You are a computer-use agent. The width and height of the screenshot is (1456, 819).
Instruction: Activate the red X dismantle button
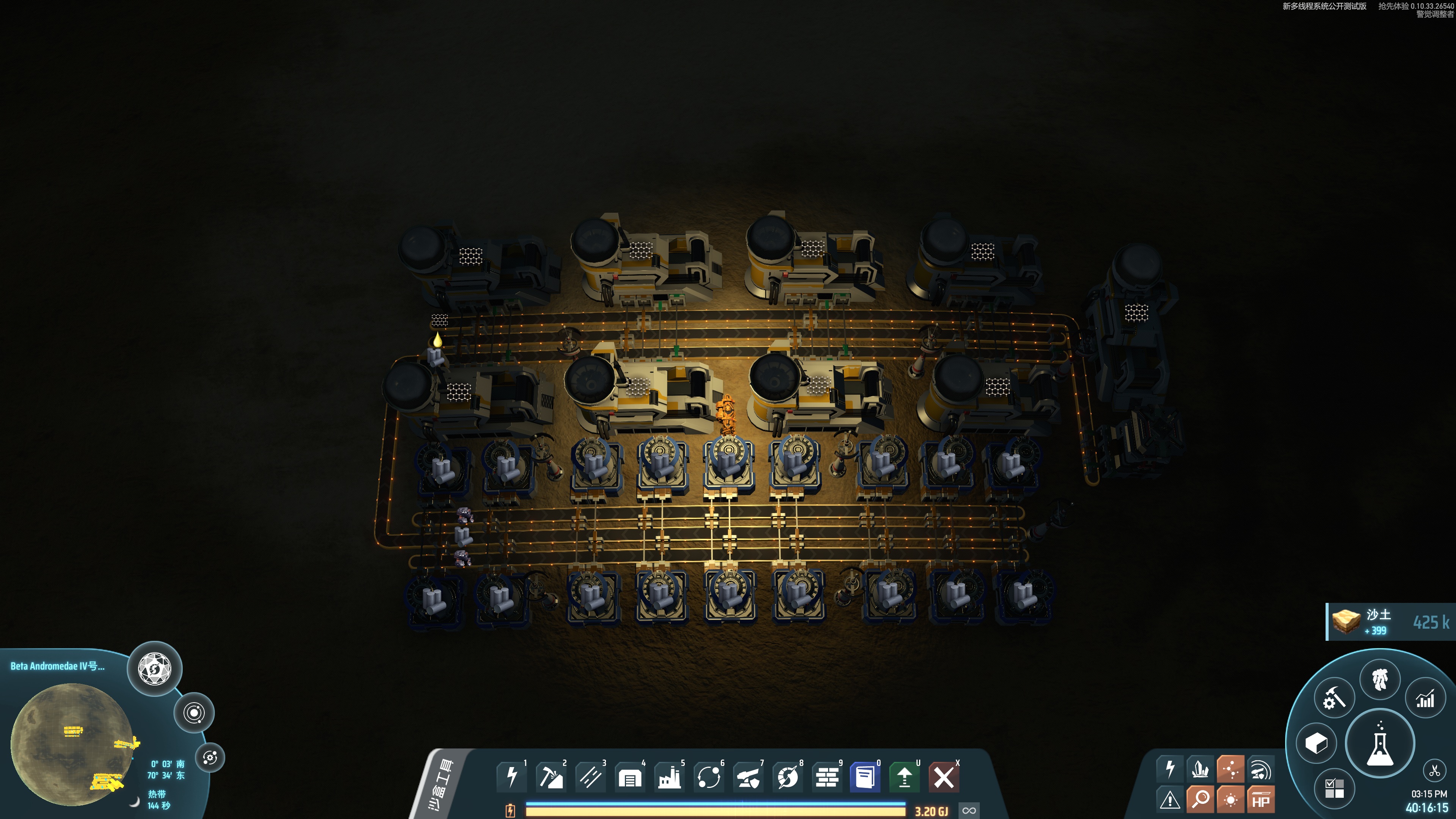click(x=943, y=777)
